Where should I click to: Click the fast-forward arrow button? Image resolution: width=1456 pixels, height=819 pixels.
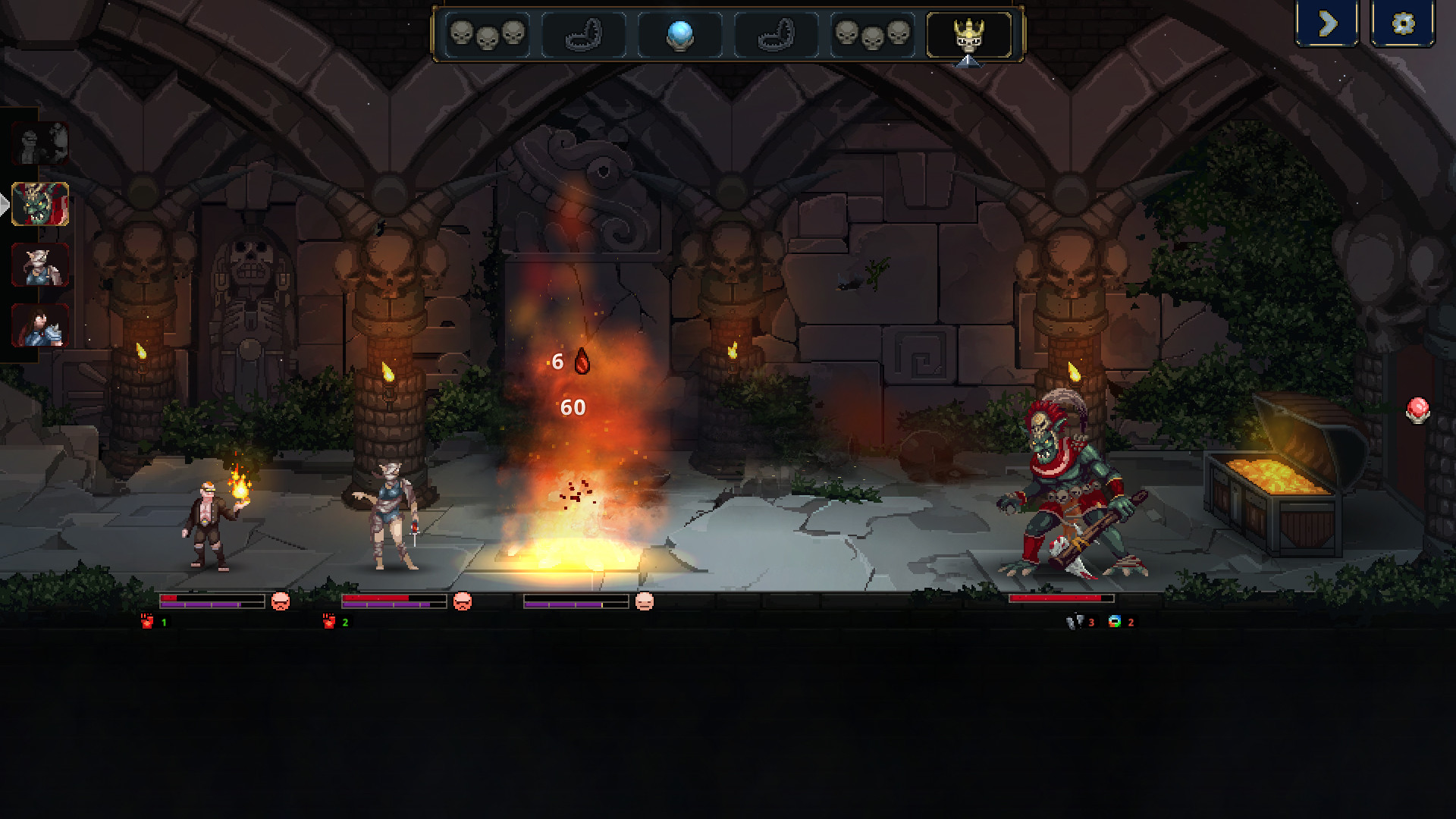pos(1327,24)
